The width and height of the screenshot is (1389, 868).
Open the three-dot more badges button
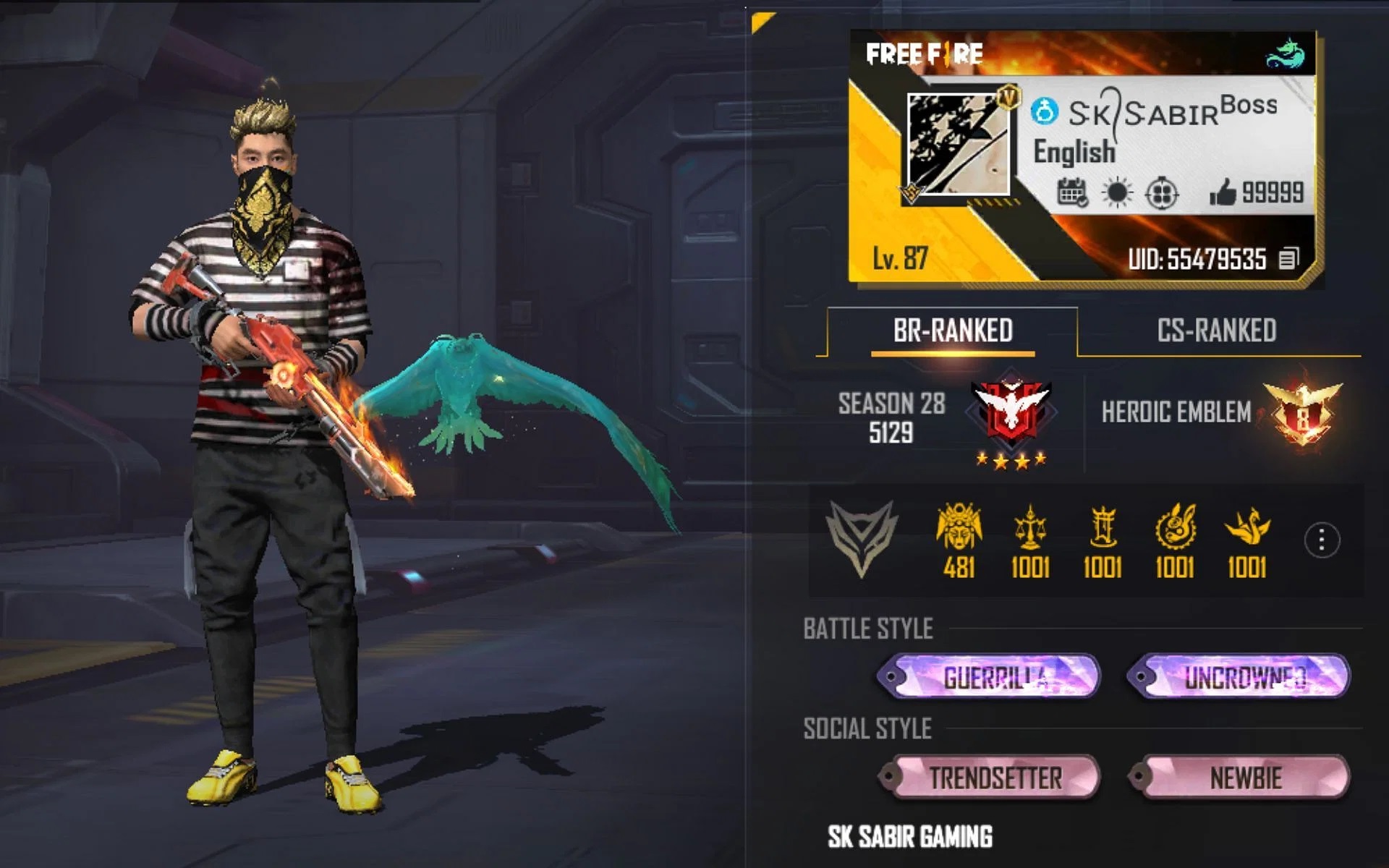pyautogui.click(x=1322, y=540)
